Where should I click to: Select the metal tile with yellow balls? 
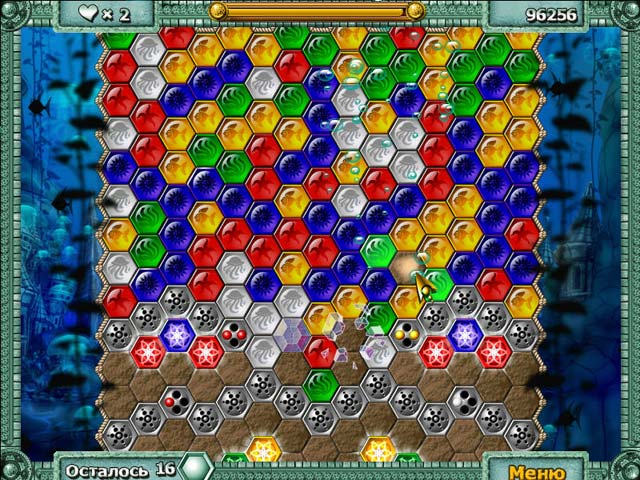pyautogui.click(x=406, y=335)
